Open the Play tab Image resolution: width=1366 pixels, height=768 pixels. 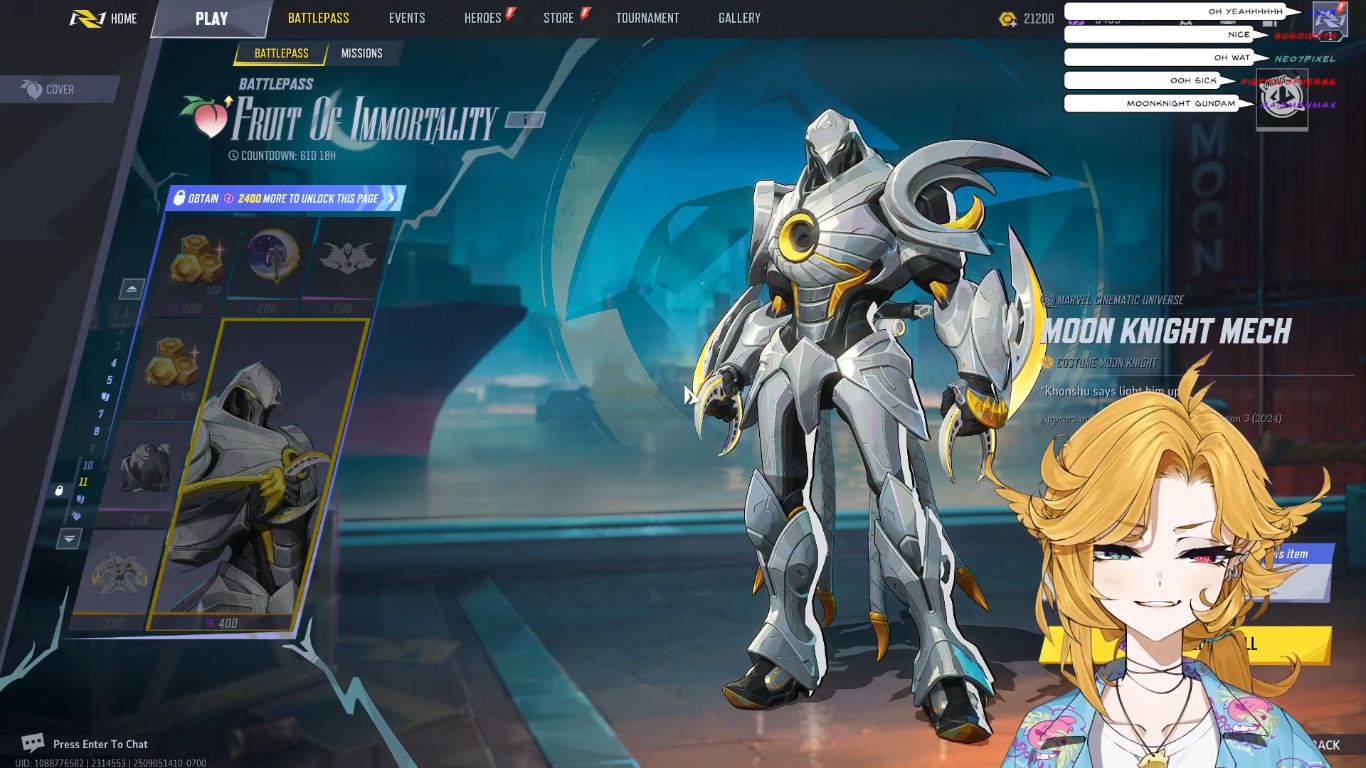coord(211,18)
